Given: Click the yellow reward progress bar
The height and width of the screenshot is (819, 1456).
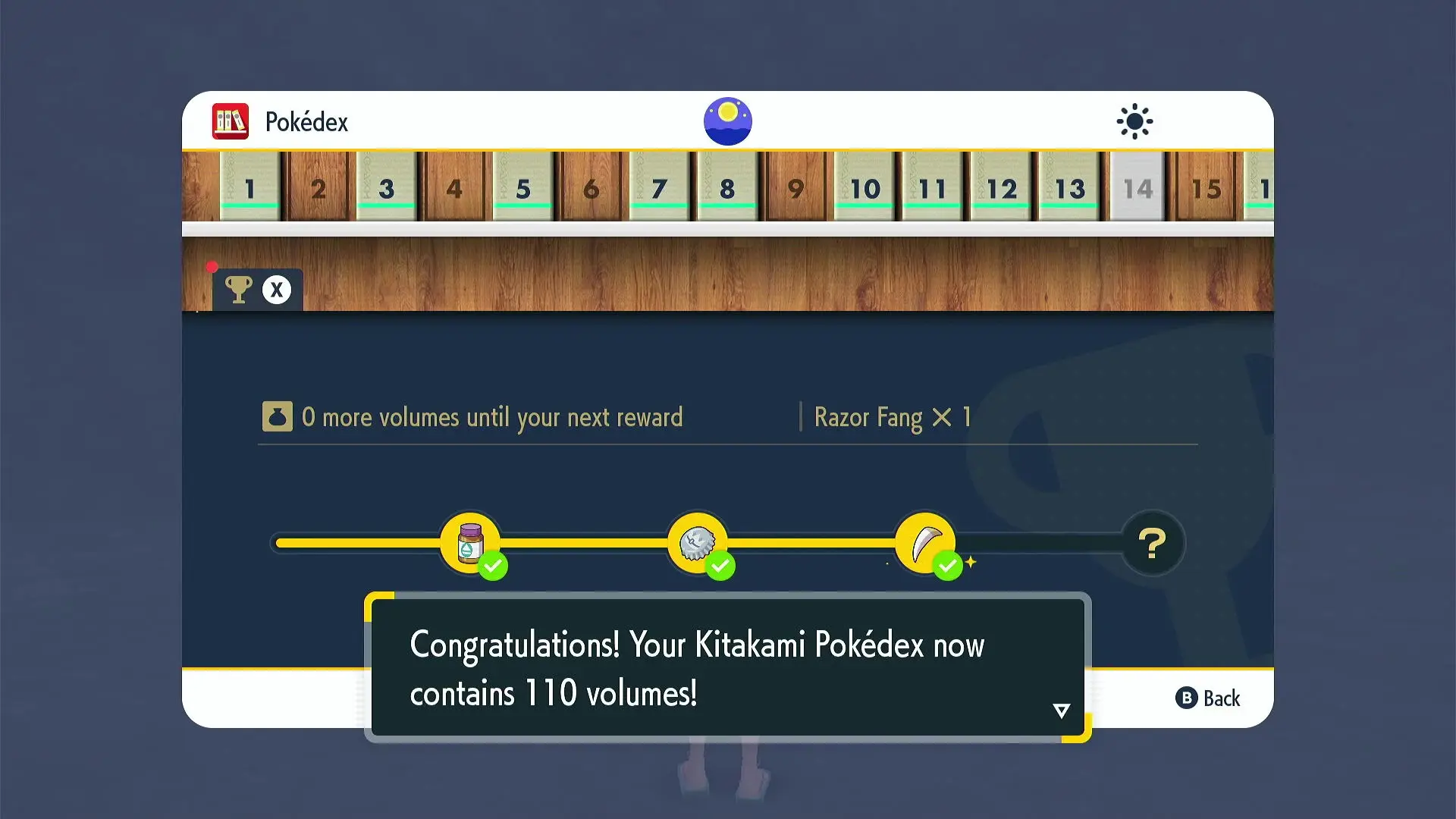Looking at the screenshot, I should [x=591, y=542].
